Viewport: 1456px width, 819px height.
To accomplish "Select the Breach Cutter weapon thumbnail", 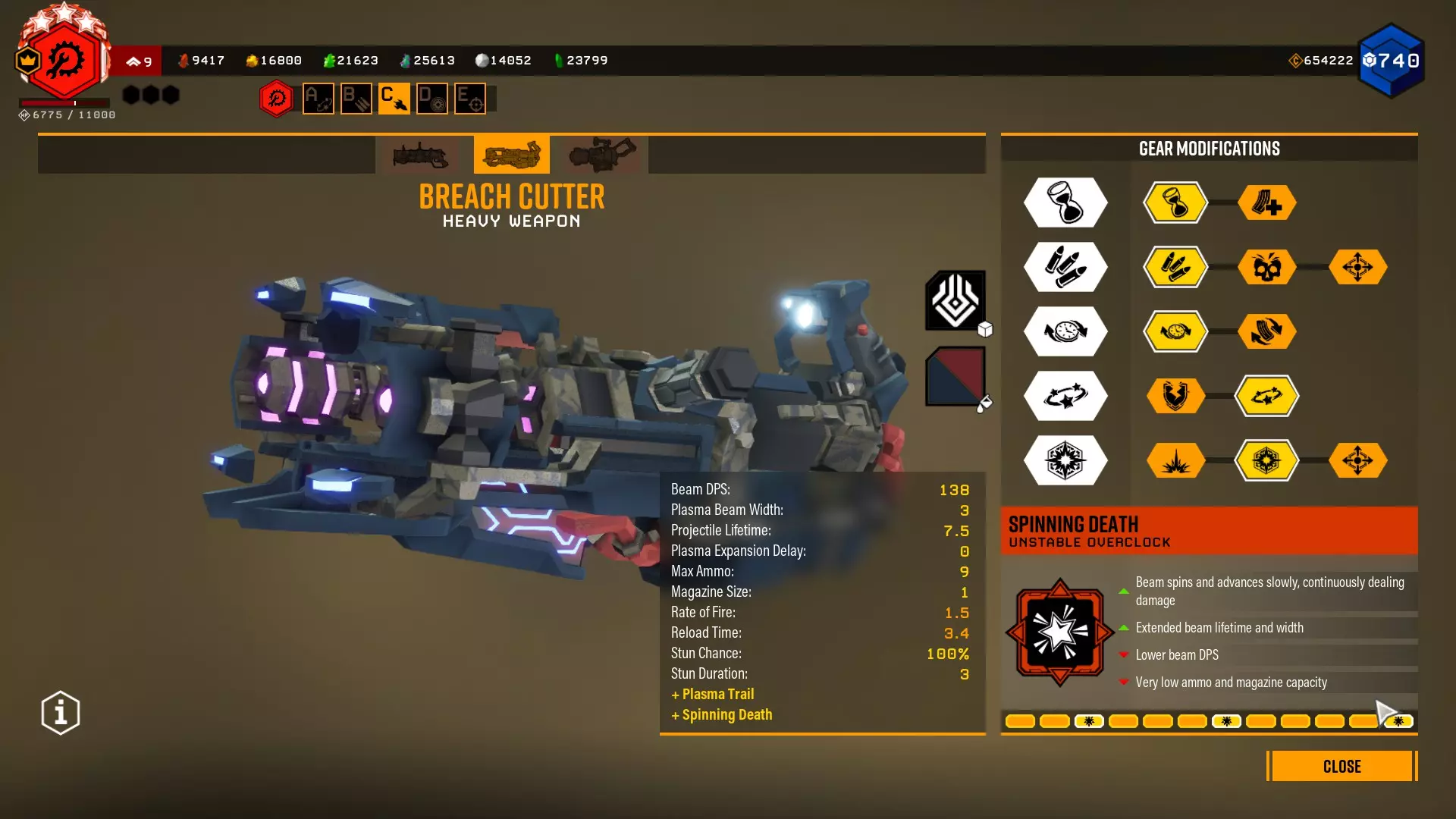I will click(x=512, y=155).
